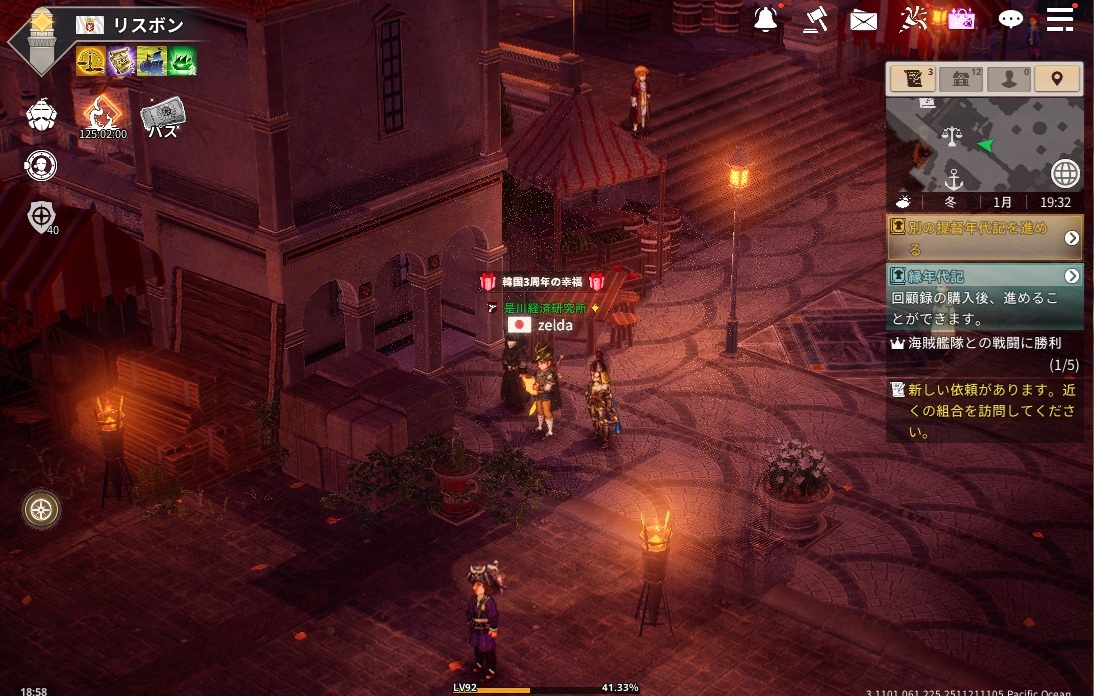Select the building minimap tab
The height and width of the screenshot is (696, 1094).
point(961,79)
